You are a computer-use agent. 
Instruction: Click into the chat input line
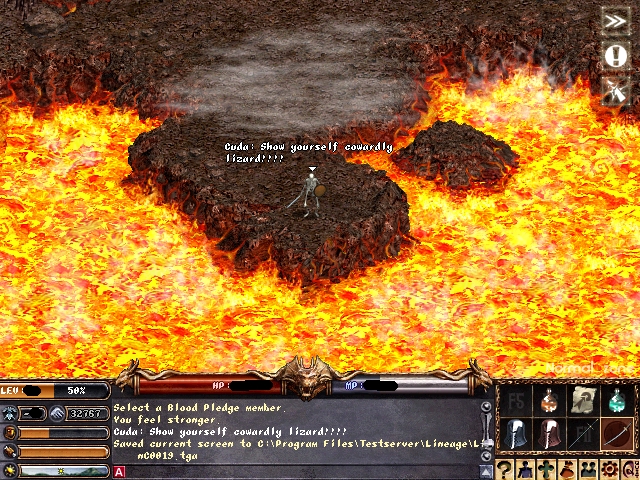pyautogui.click(x=300, y=472)
